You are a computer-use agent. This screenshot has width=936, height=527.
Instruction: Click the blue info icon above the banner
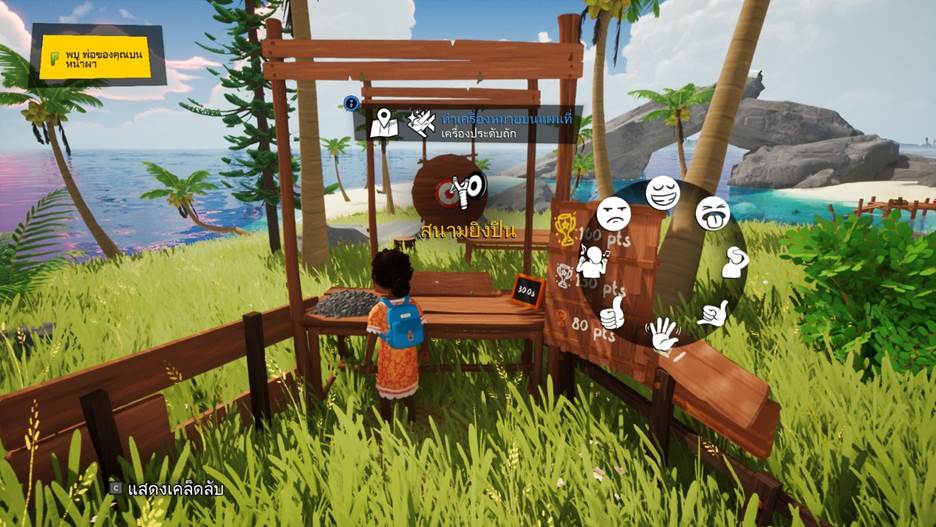tap(351, 102)
